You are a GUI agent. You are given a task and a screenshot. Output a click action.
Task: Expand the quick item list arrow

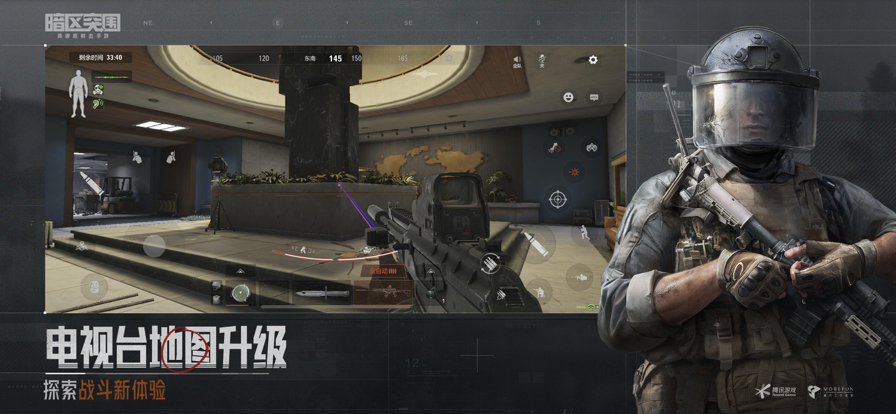click(x=240, y=270)
